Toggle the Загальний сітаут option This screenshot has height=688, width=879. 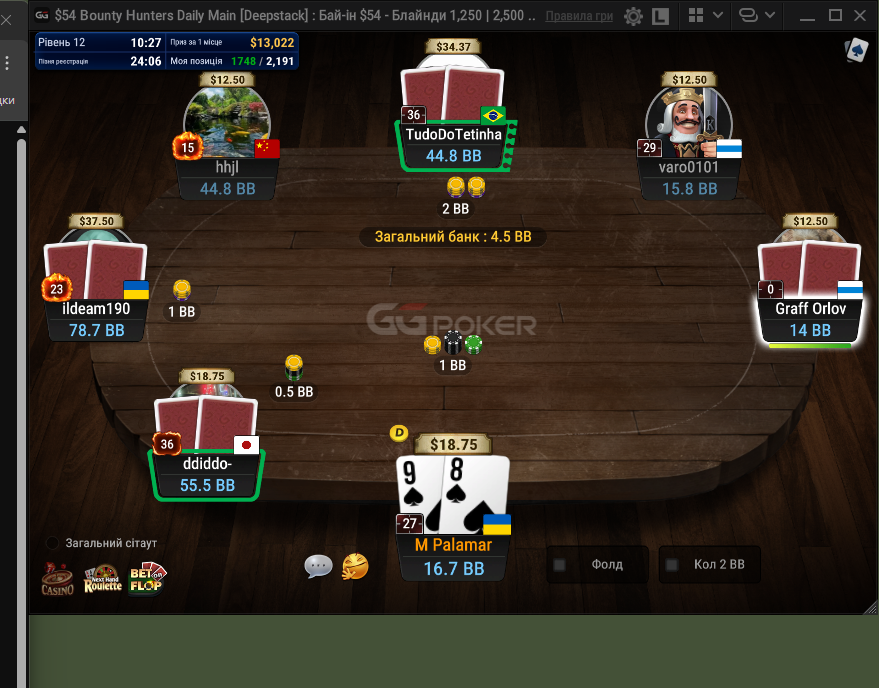tap(53, 543)
